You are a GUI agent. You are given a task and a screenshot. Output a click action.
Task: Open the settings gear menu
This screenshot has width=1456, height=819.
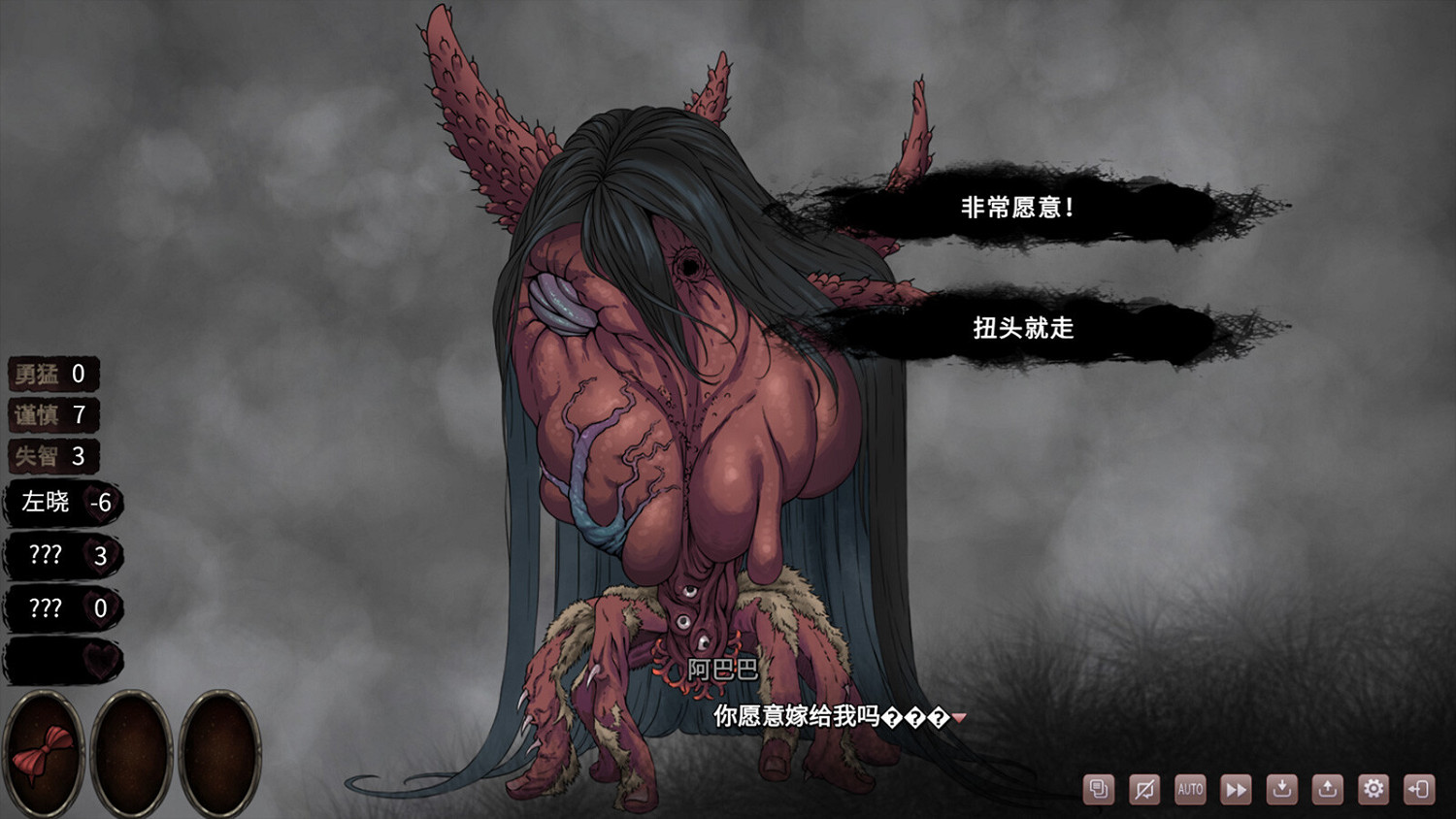pyautogui.click(x=1373, y=789)
